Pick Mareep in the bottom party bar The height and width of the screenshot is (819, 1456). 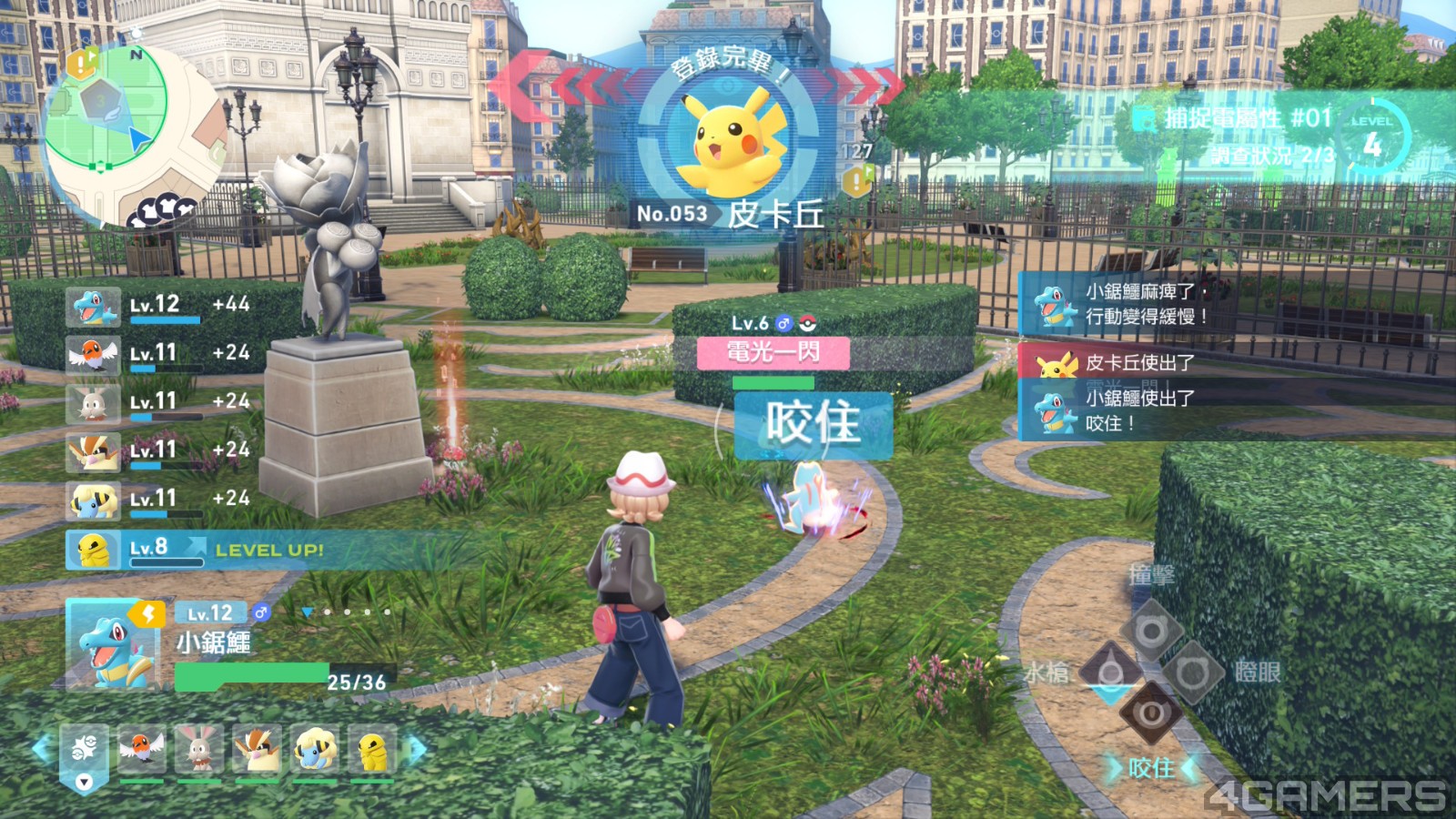(x=315, y=750)
